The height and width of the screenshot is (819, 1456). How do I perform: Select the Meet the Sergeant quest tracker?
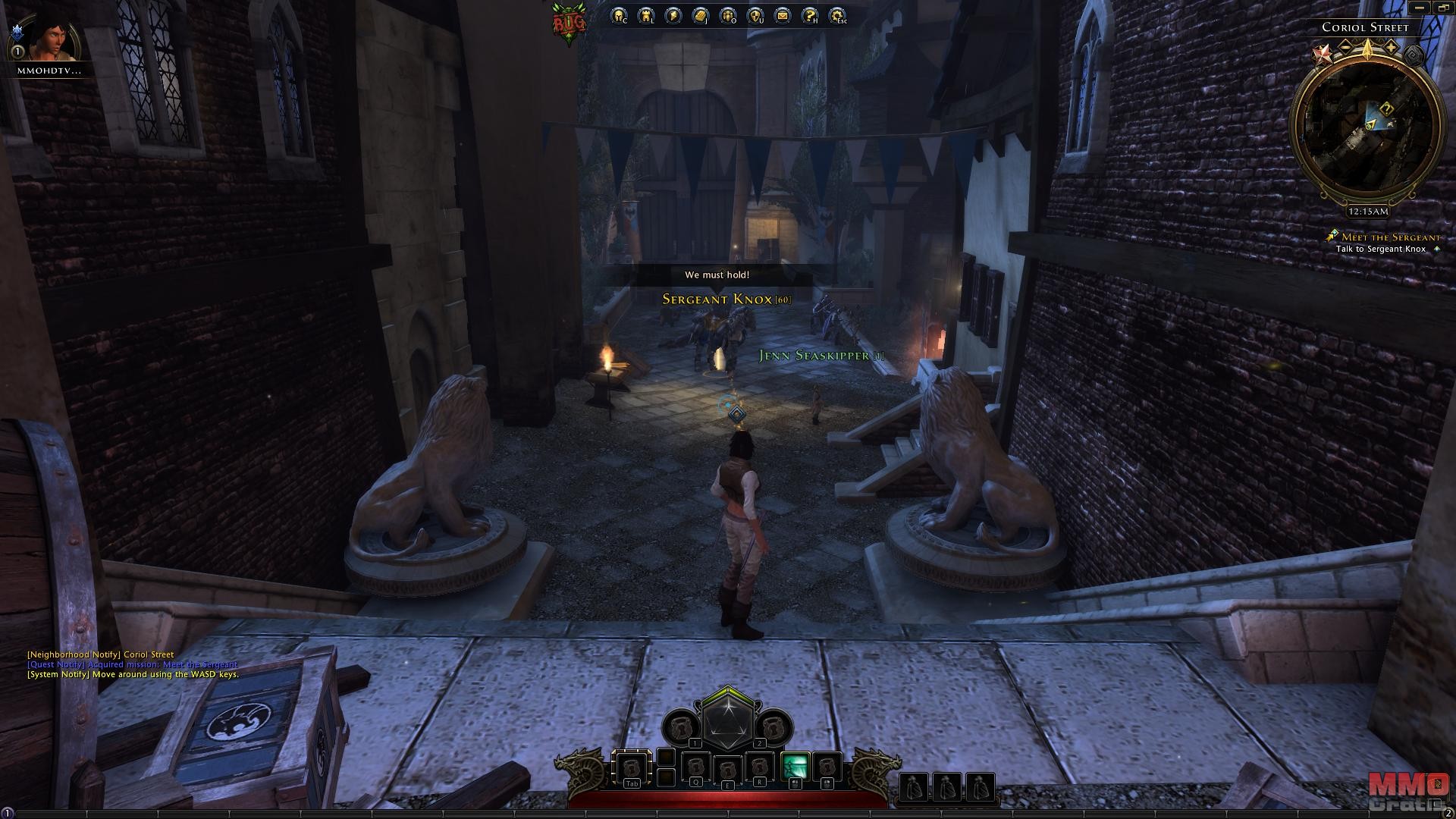tap(1389, 237)
